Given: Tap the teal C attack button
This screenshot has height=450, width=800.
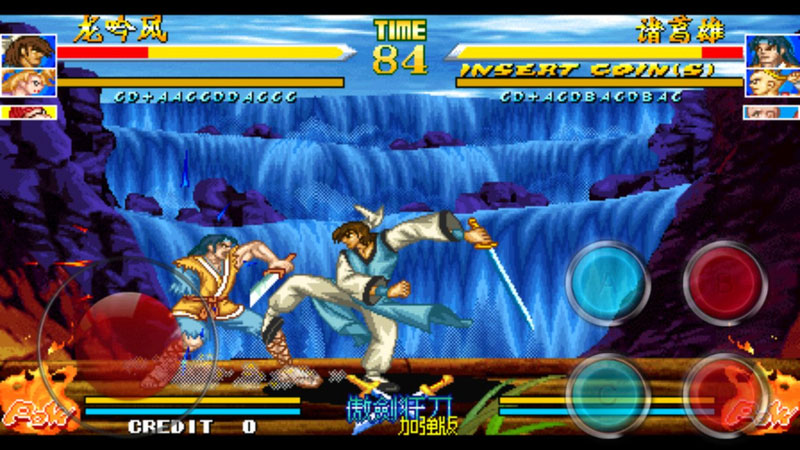Looking at the screenshot, I should pos(607,393).
